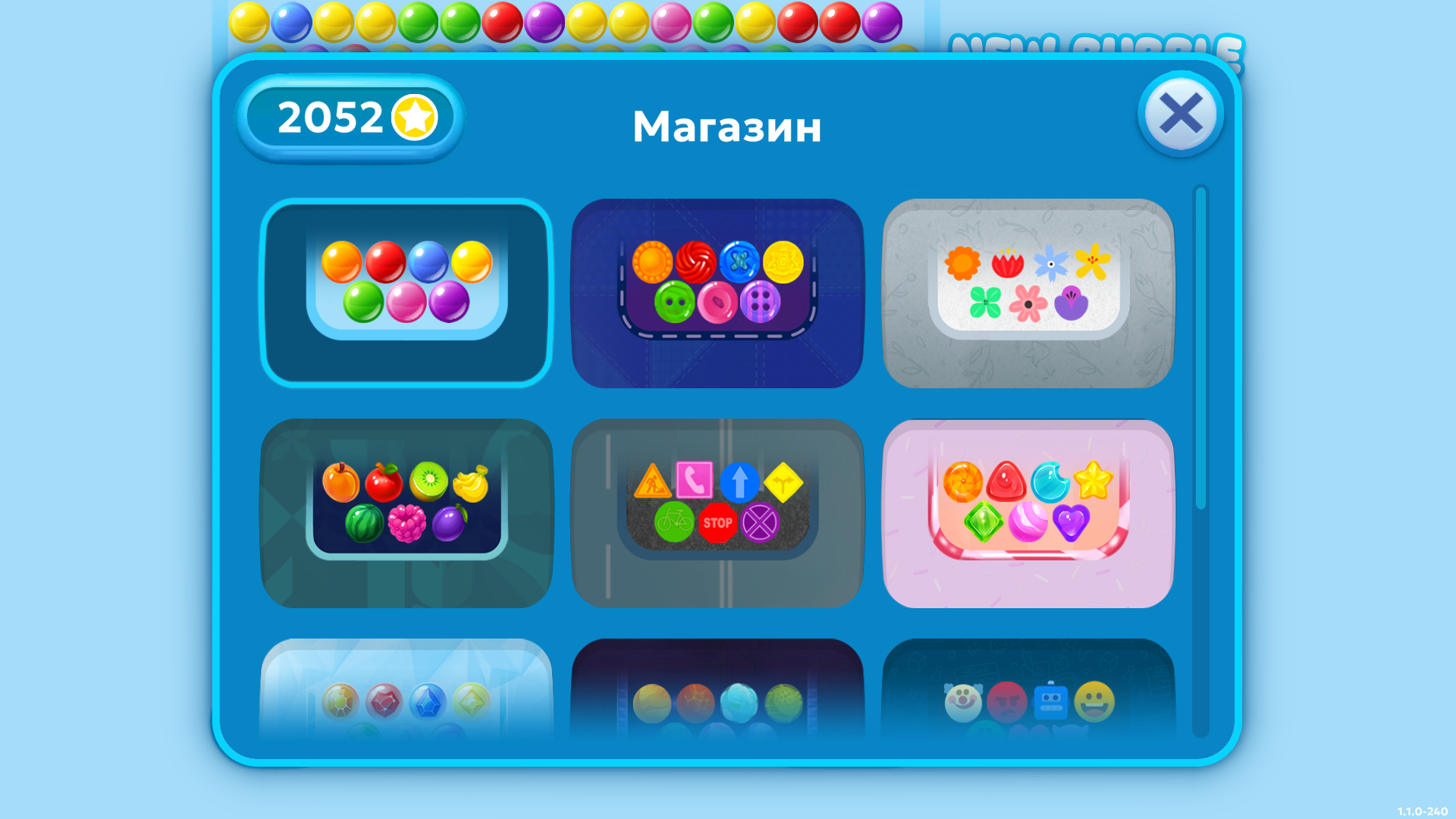1456x819 pixels.
Task: Select the fruits bubble theme
Action: (406, 512)
